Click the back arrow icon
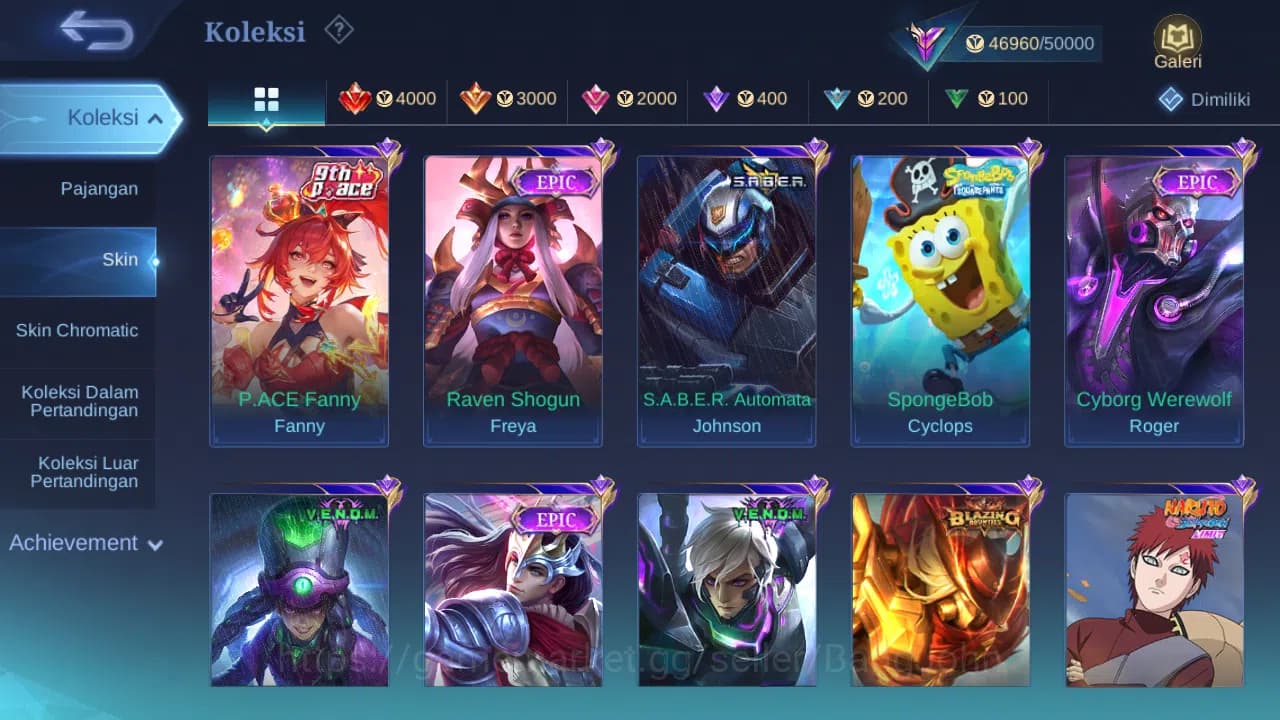1280x720 pixels. click(97, 31)
